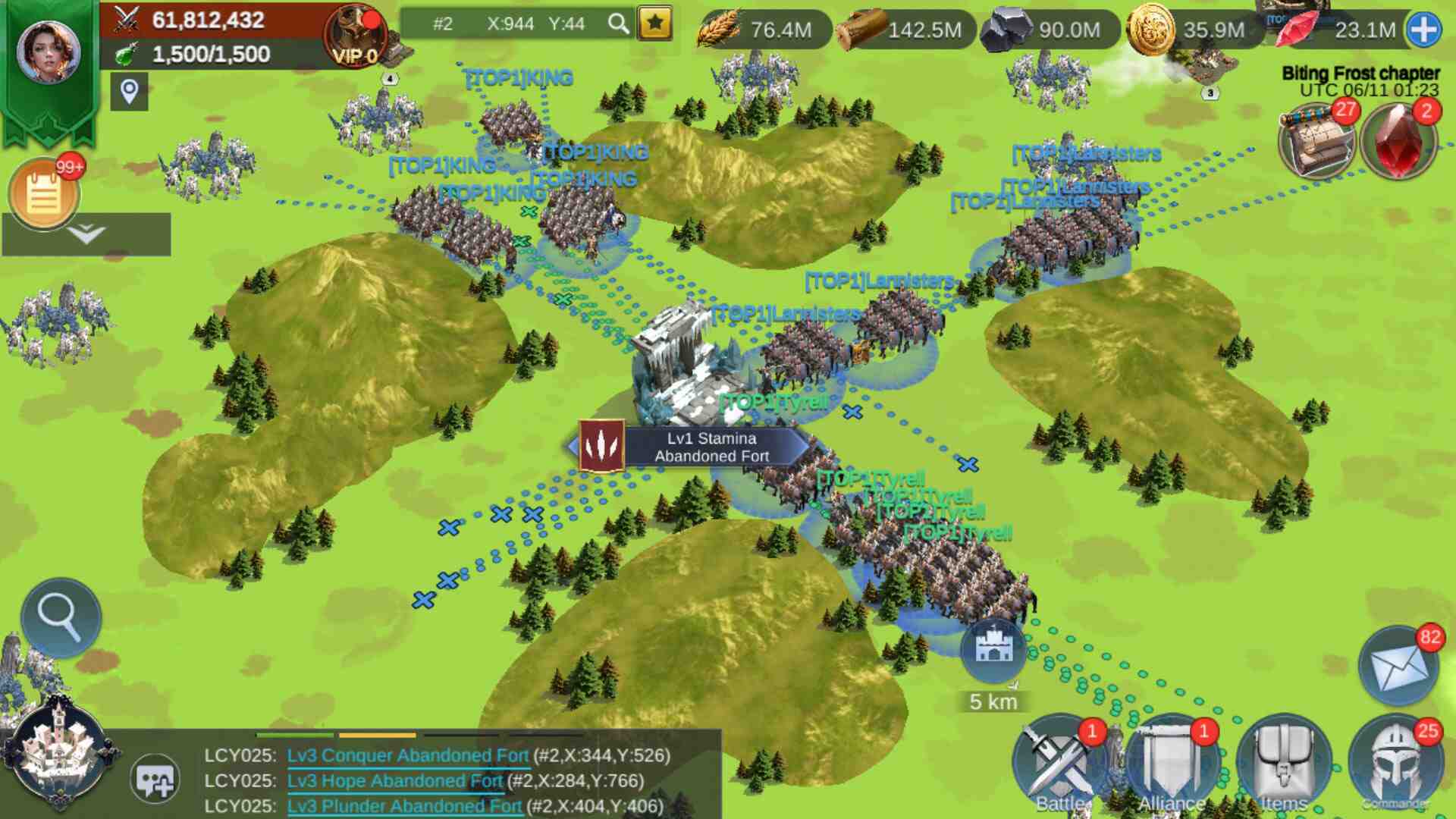Open the orange quest list icon
This screenshot has height=819, width=1456.
coord(44,194)
